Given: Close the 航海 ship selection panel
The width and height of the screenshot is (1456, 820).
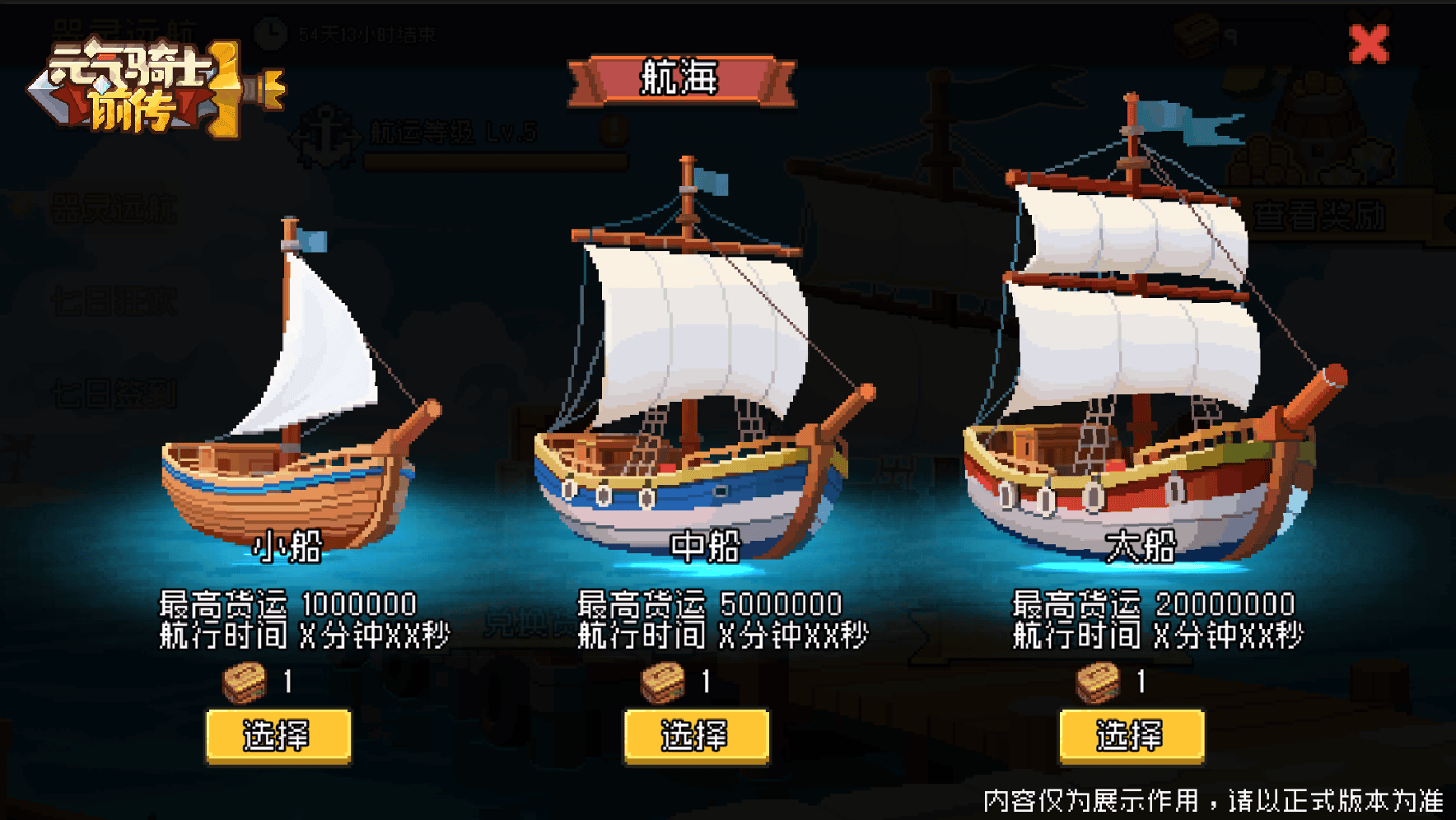Looking at the screenshot, I should (1369, 44).
